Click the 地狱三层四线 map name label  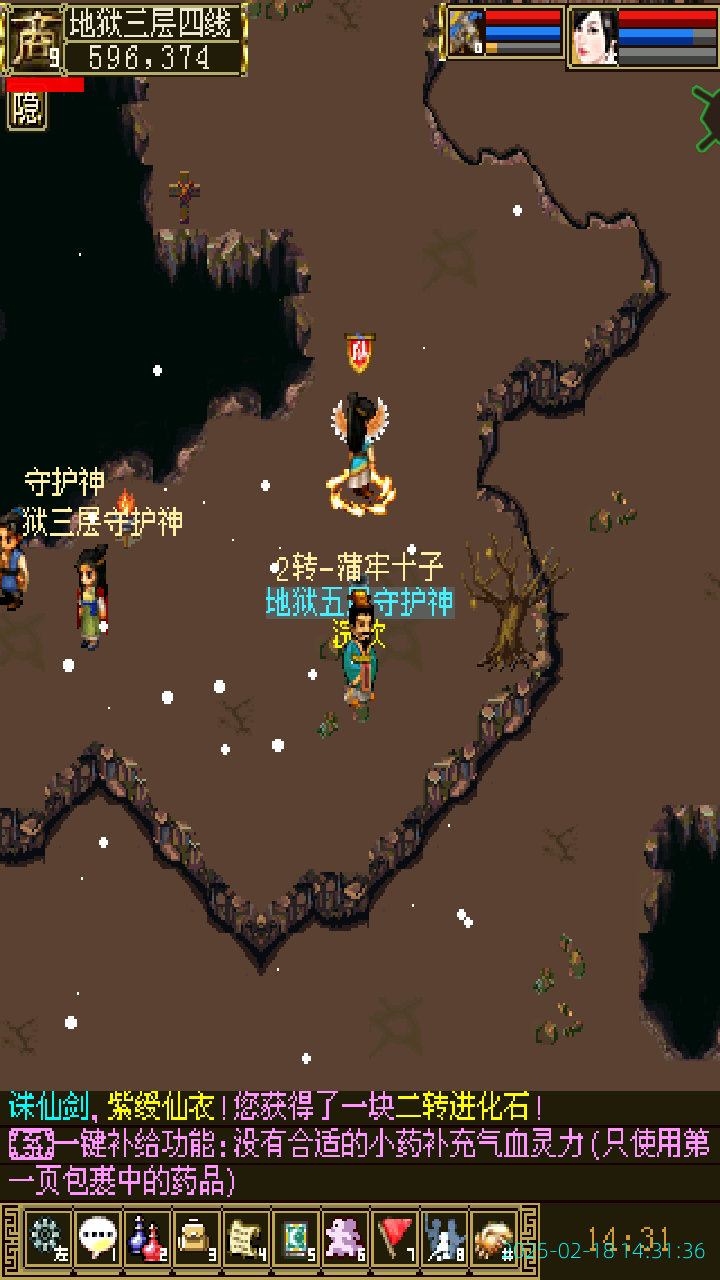click(154, 22)
